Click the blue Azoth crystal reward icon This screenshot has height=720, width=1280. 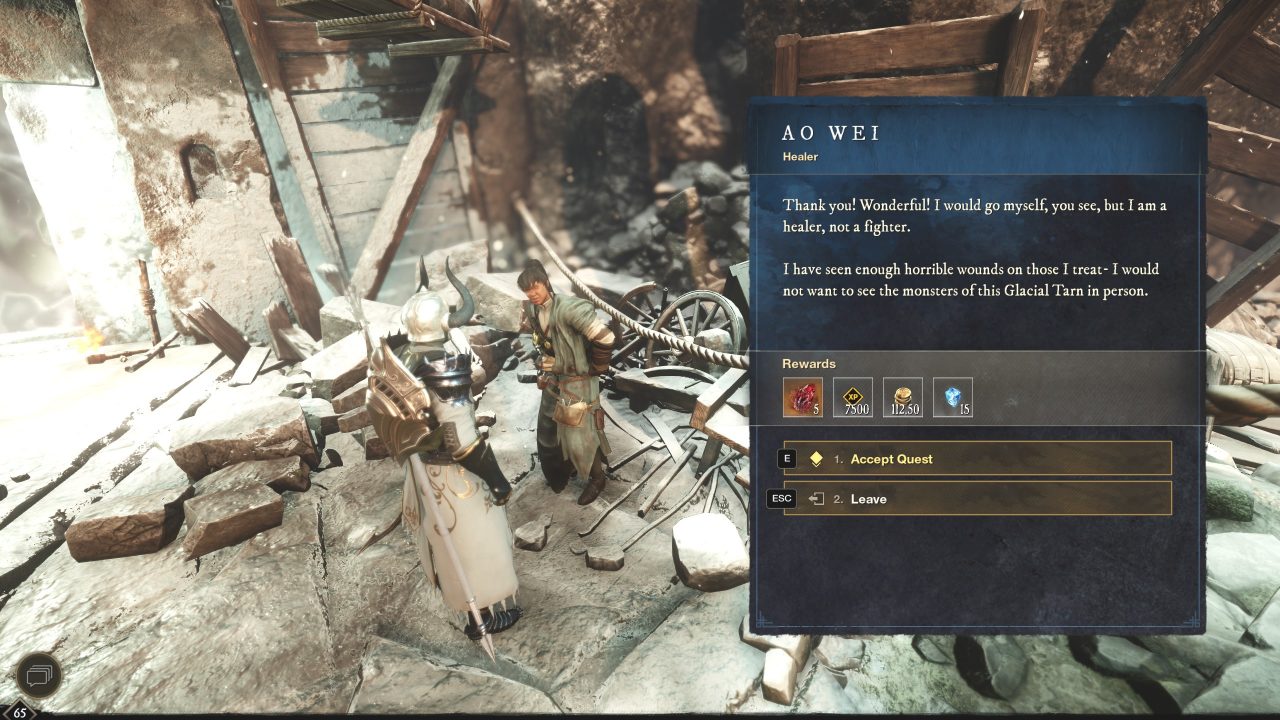point(953,397)
